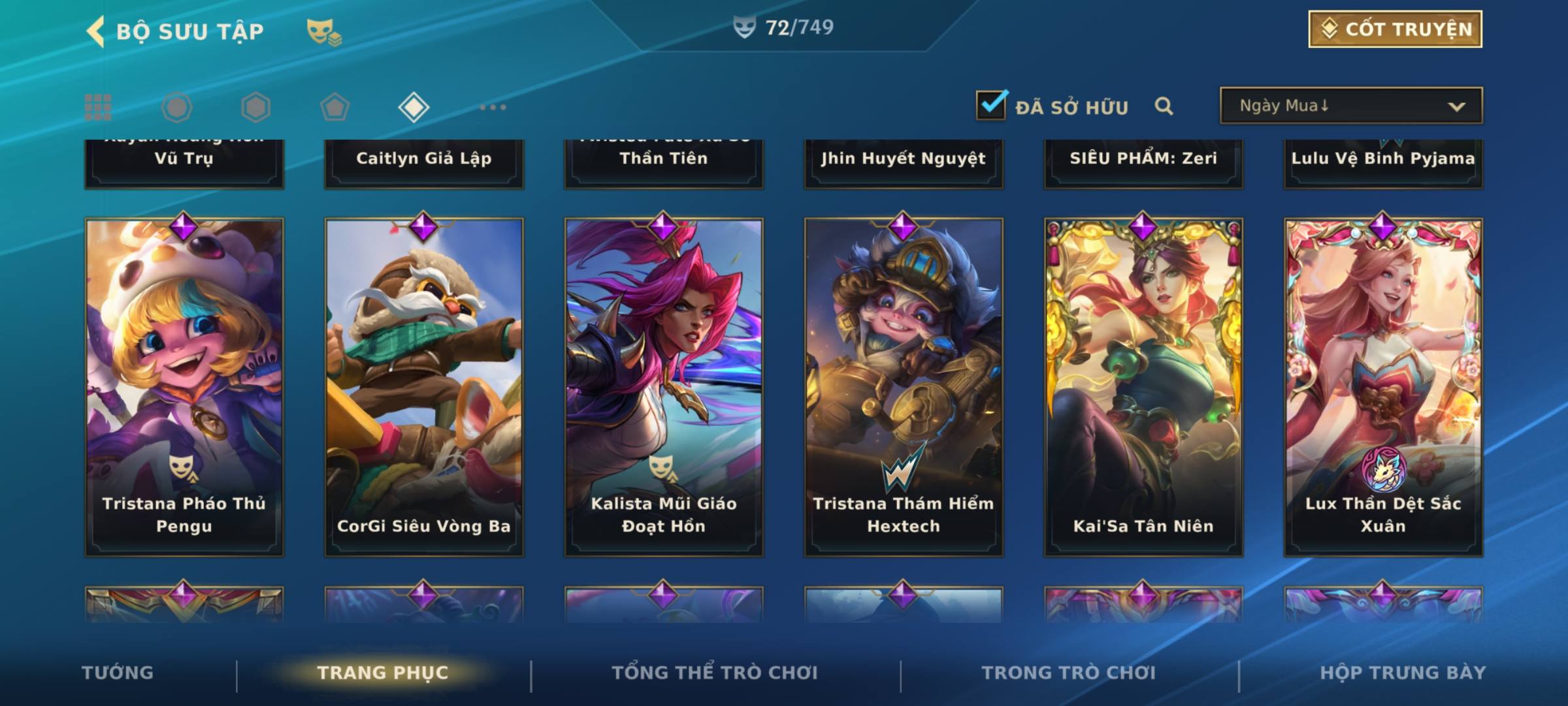The height and width of the screenshot is (706, 1568).
Task: Select Tristana Thám Hiểm Hextech skin
Action: [x=904, y=387]
